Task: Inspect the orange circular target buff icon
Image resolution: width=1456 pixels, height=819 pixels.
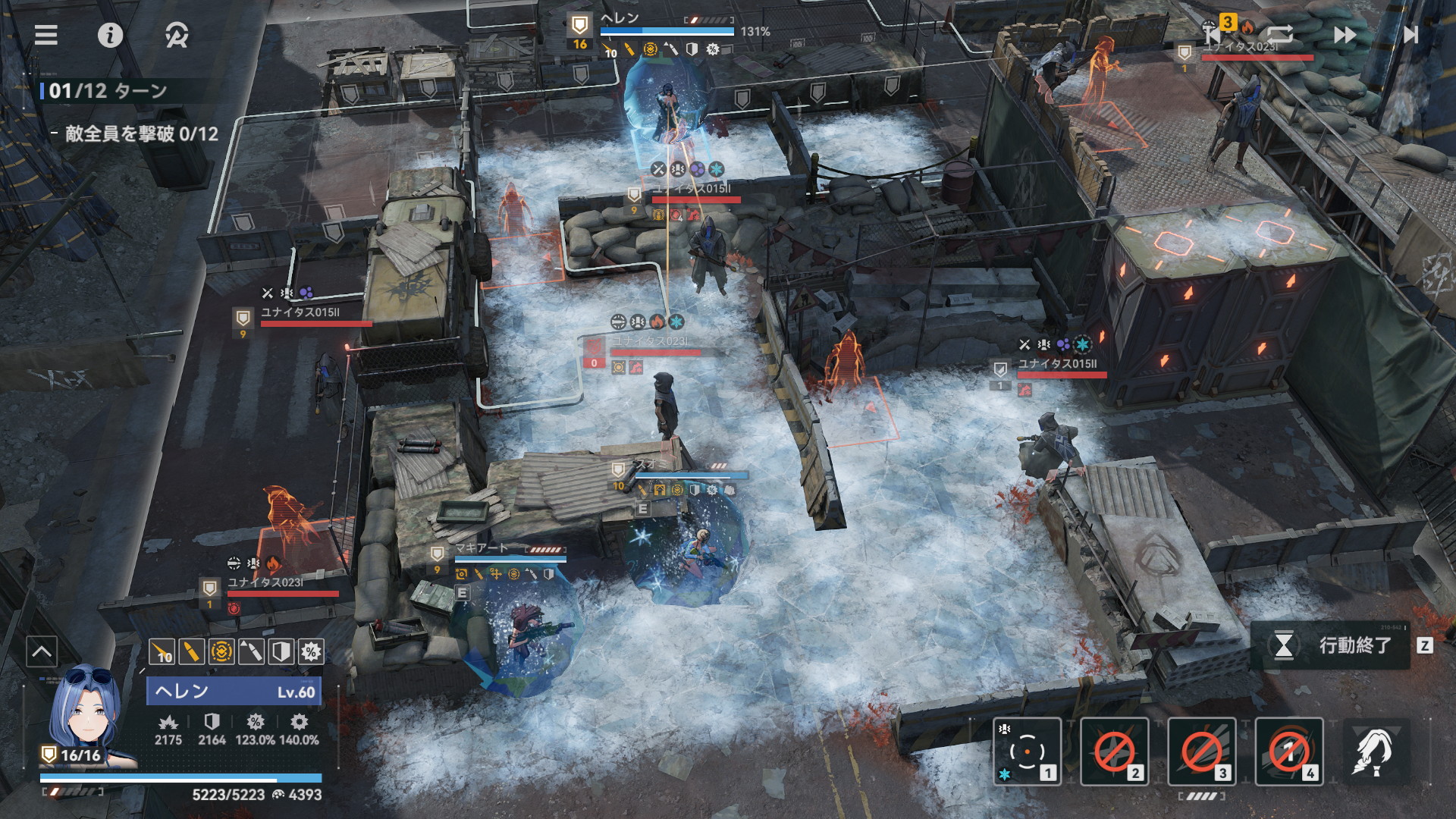Action: [x=221, y=651]
